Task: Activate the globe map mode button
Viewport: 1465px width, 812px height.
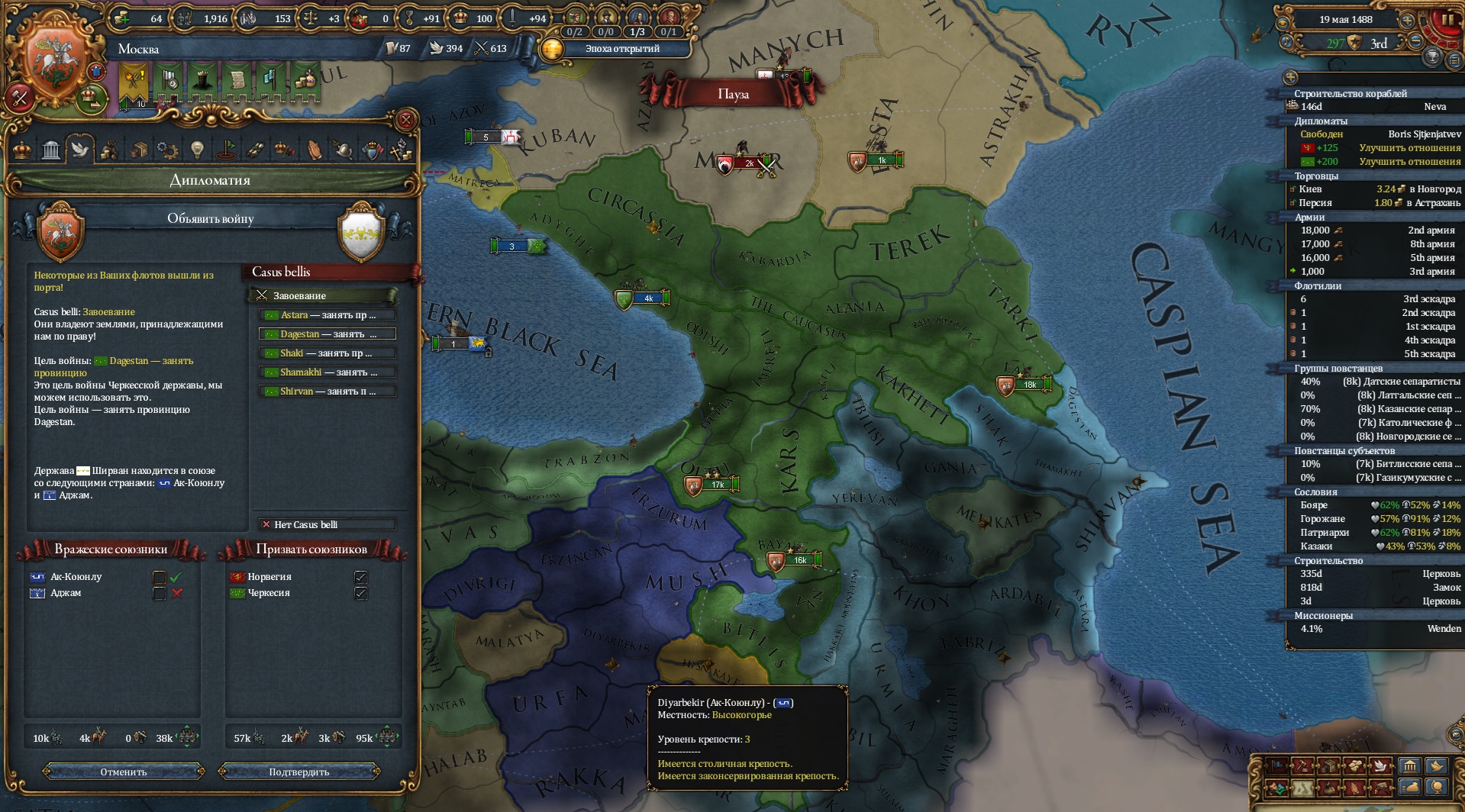Action: 1437,787
